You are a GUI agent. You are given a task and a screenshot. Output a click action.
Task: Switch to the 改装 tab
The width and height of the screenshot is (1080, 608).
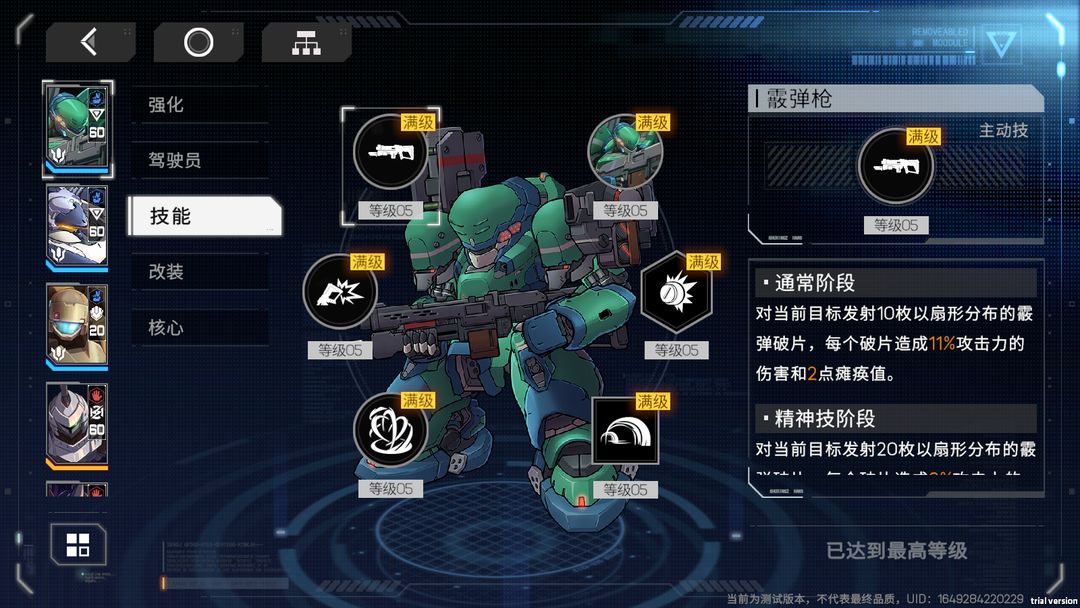(x=199, y=272)
